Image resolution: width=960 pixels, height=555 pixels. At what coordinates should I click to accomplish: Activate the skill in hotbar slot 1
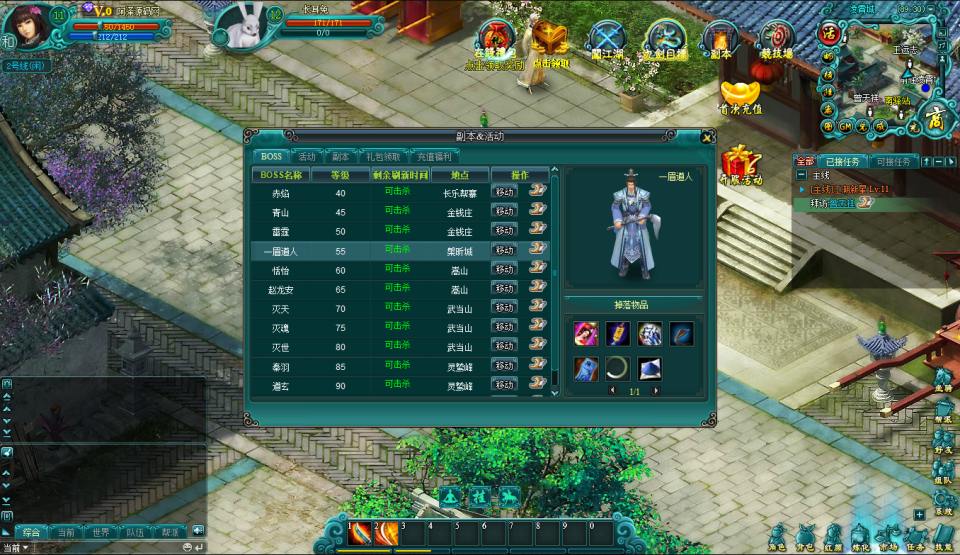[x=360, y=534]
